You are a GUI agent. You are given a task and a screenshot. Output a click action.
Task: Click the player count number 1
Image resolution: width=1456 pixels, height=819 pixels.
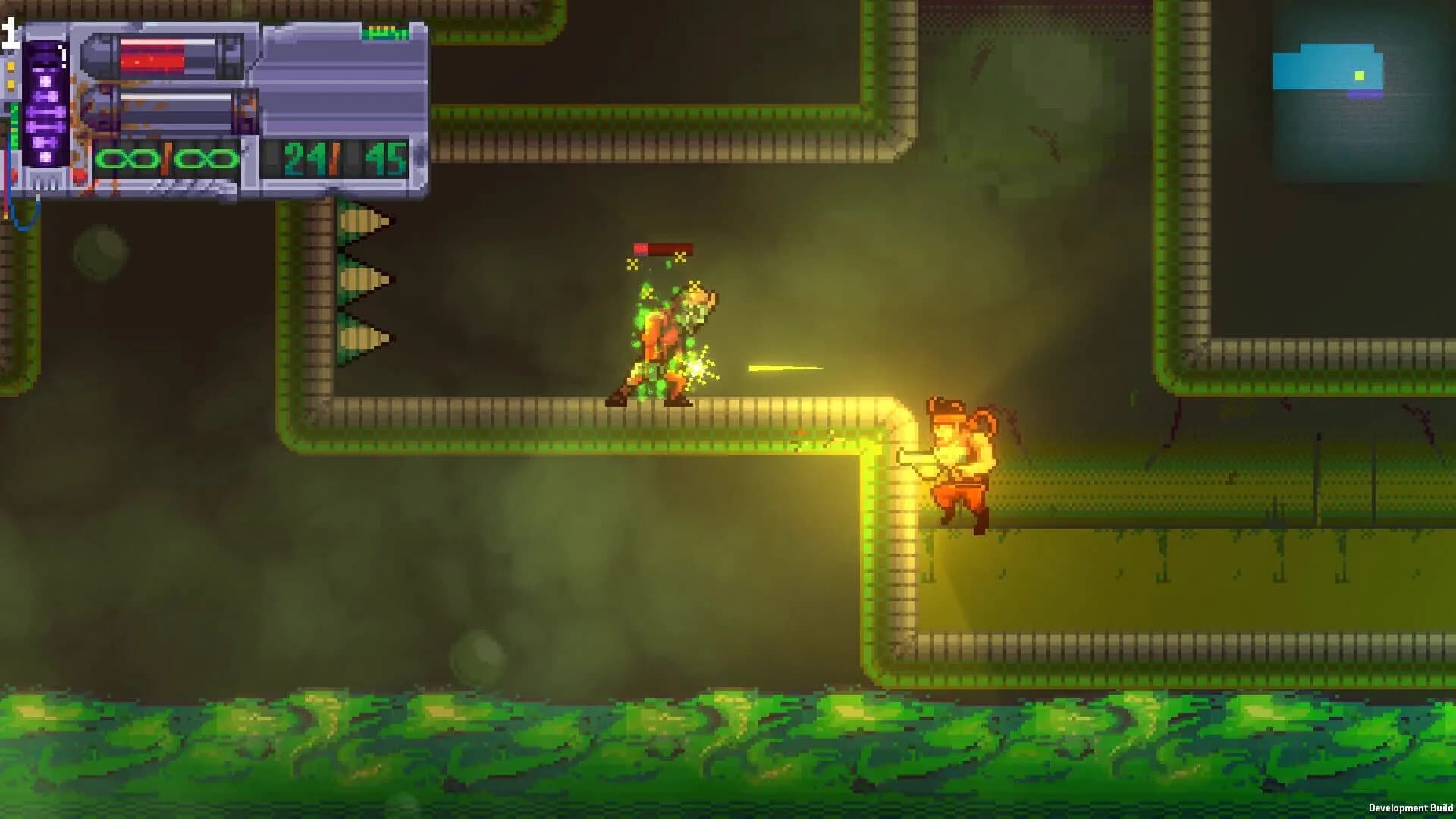[11, 33]
